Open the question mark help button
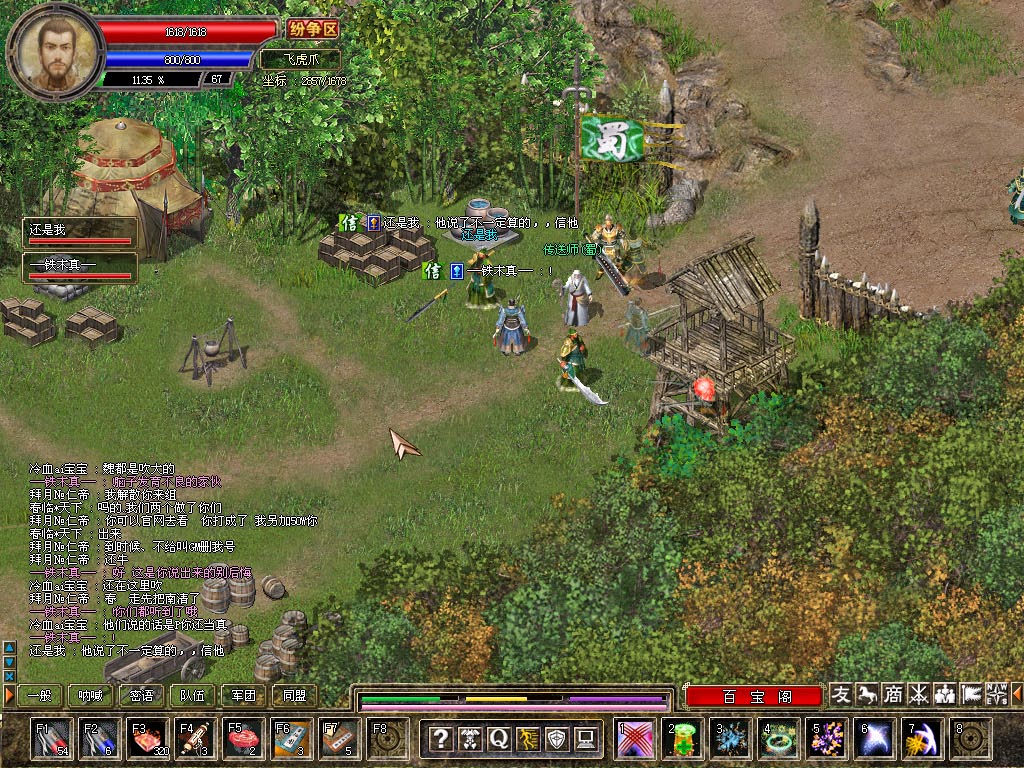This screenshot has height=768, width=1024. point(440,739)
